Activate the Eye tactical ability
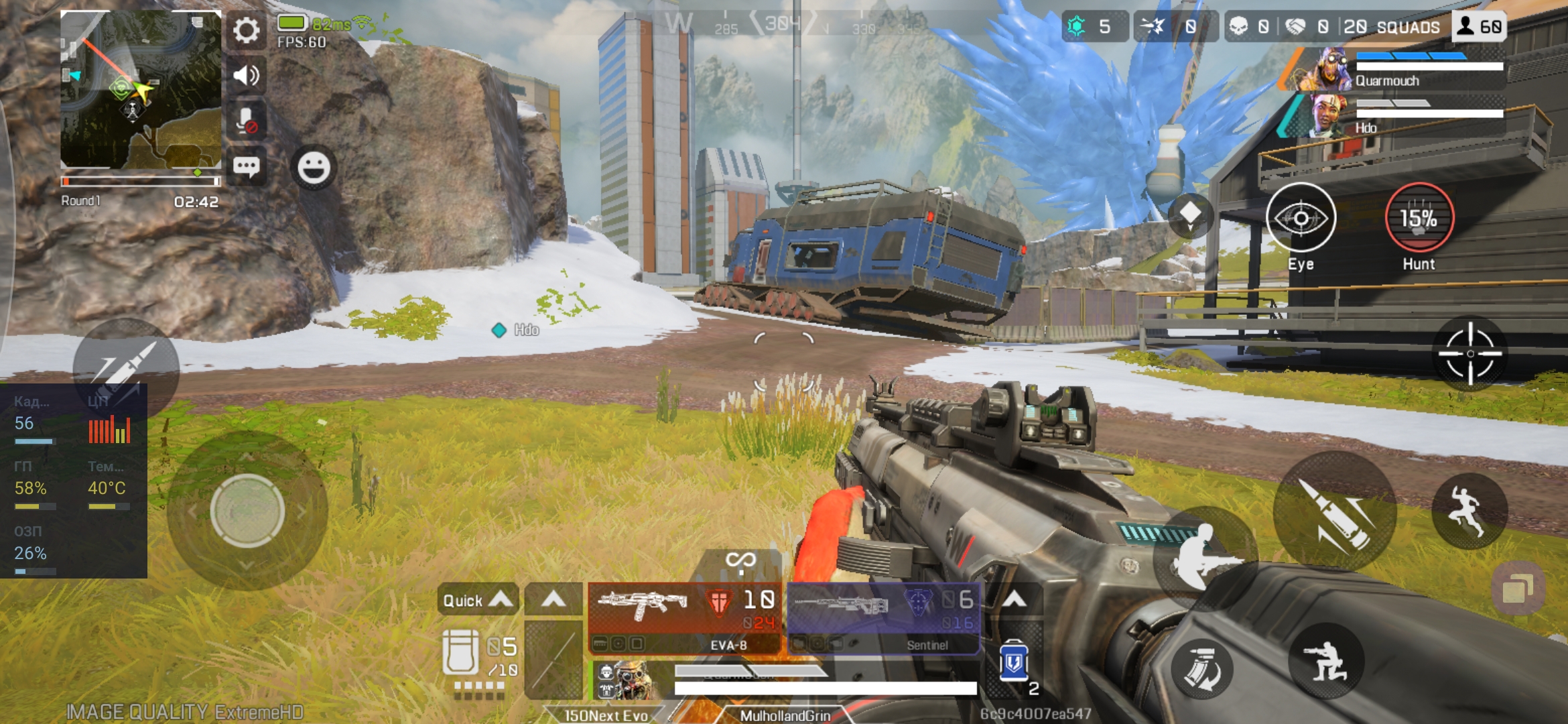This screenshot has height=724, width=1568. [x=1301, y=219]
